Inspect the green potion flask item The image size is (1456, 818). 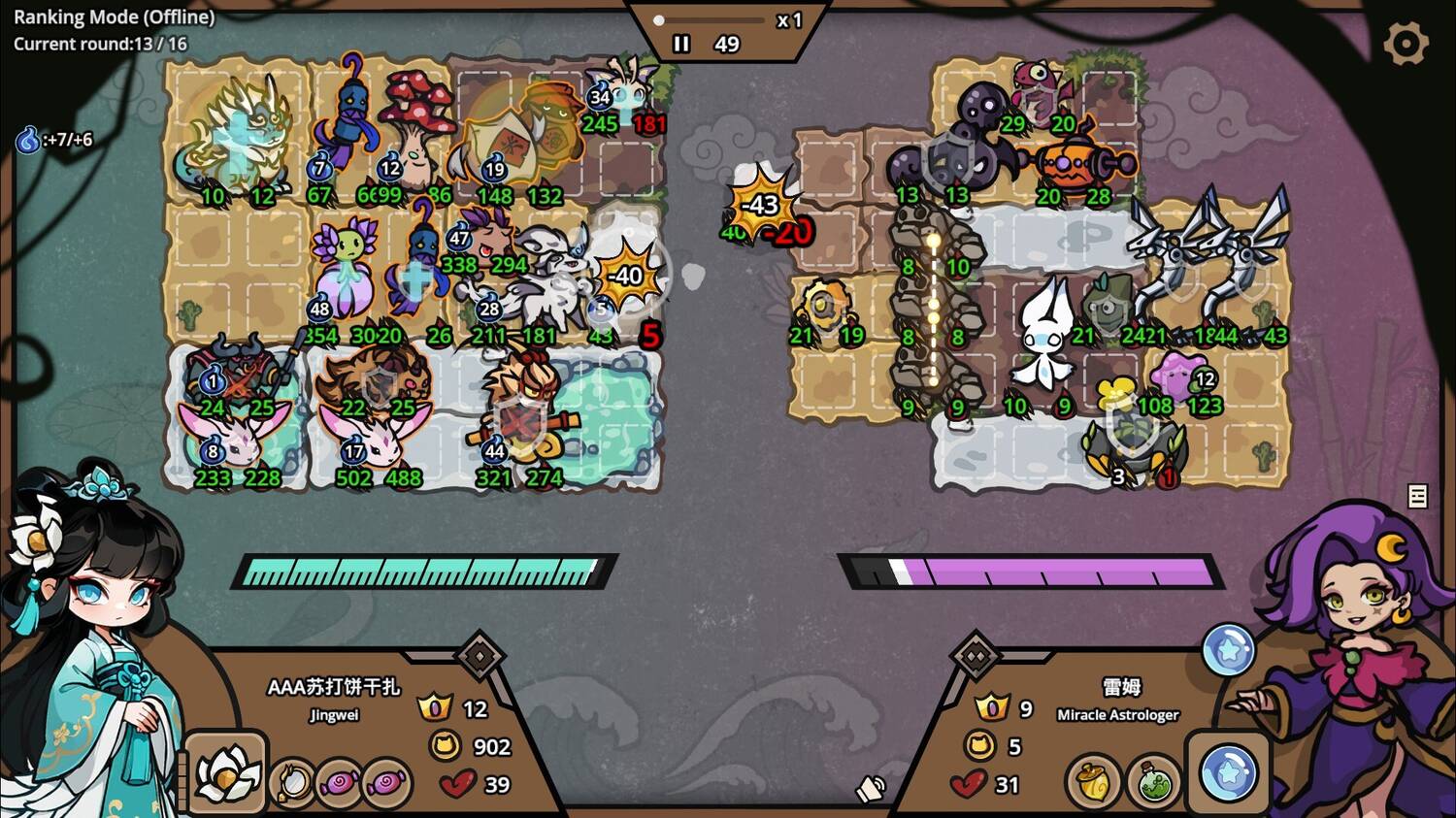pos(1152,781)
